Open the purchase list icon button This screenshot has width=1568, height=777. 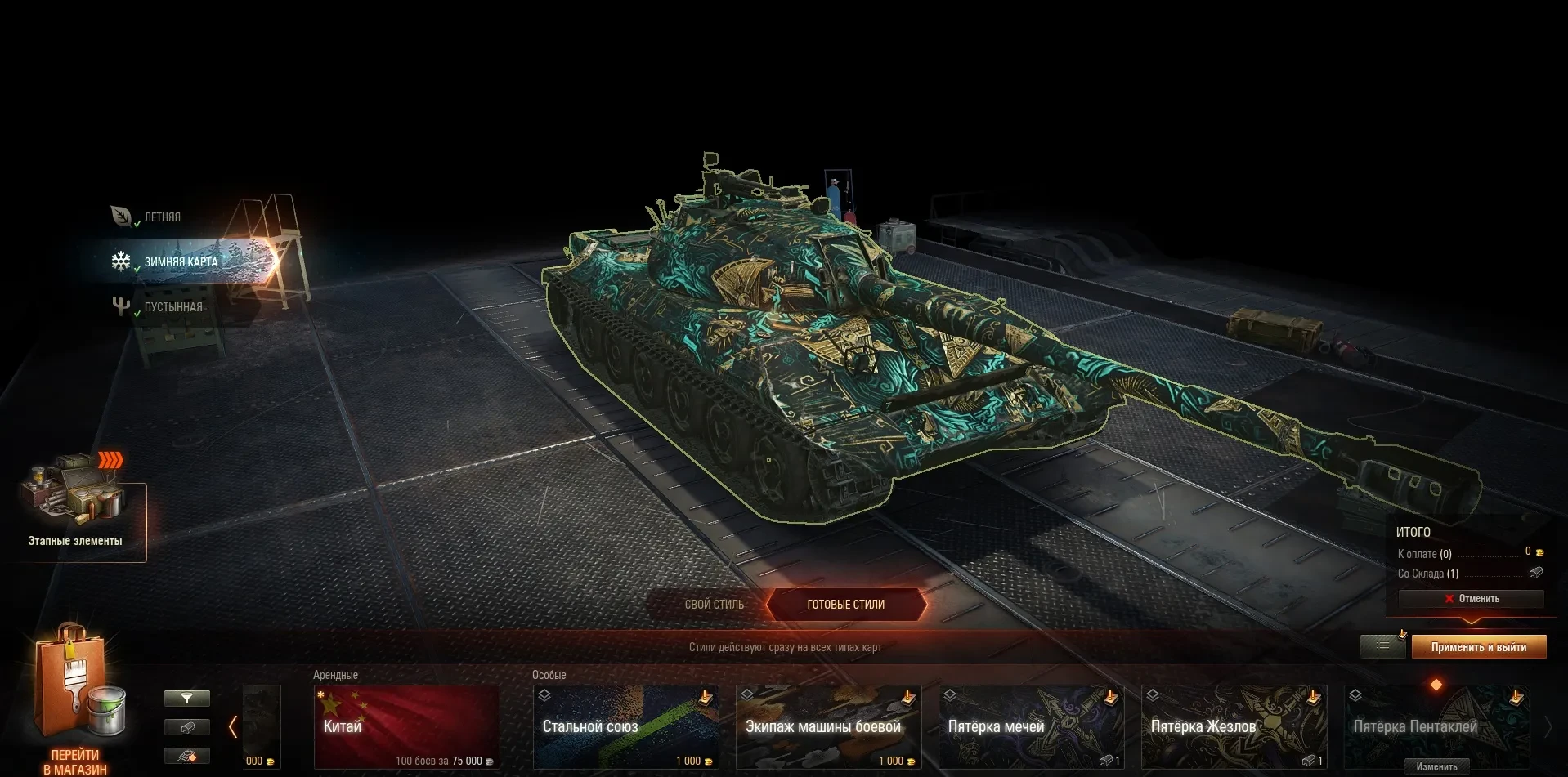[1382, 647]
